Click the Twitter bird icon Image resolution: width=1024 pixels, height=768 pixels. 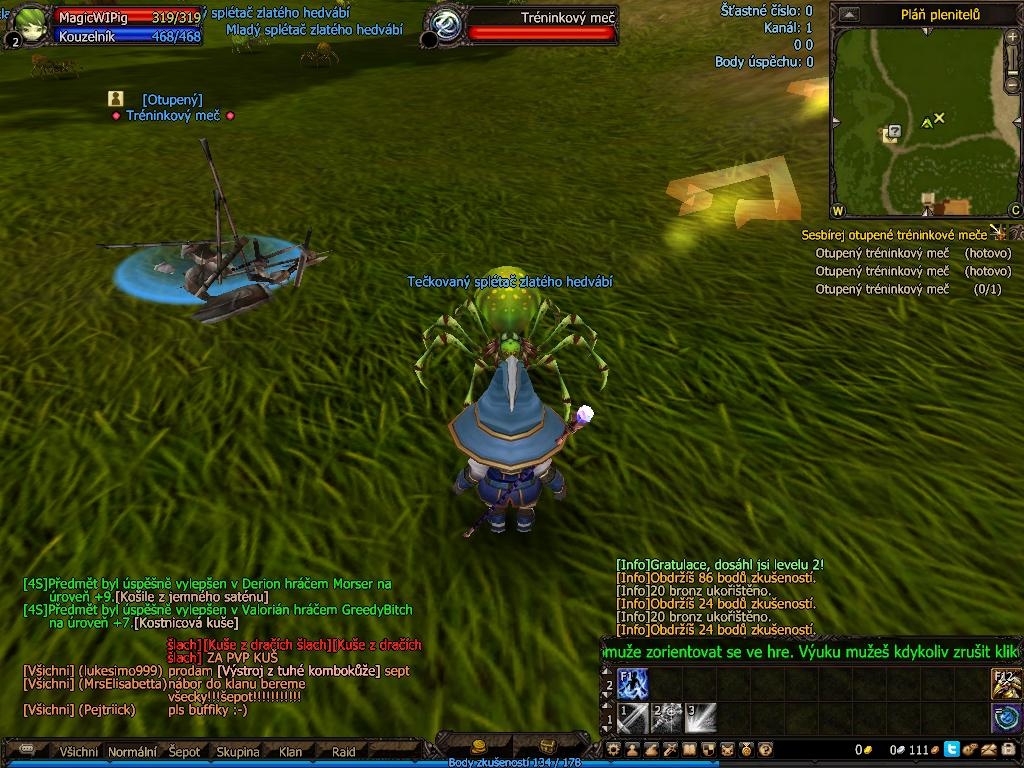coord(951,749)
